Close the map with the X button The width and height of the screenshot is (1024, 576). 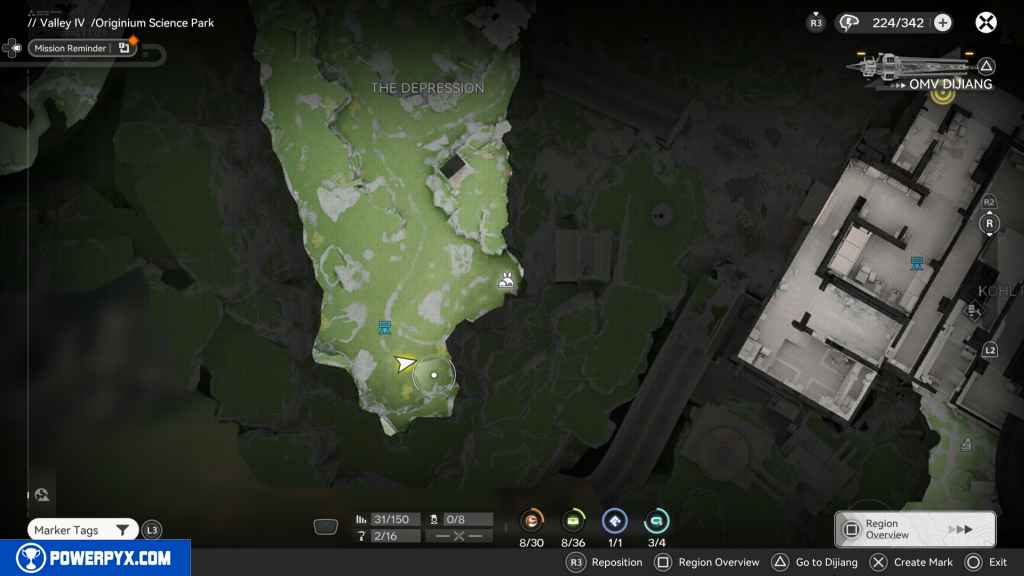pyautogui.click(x=986, y=23)
